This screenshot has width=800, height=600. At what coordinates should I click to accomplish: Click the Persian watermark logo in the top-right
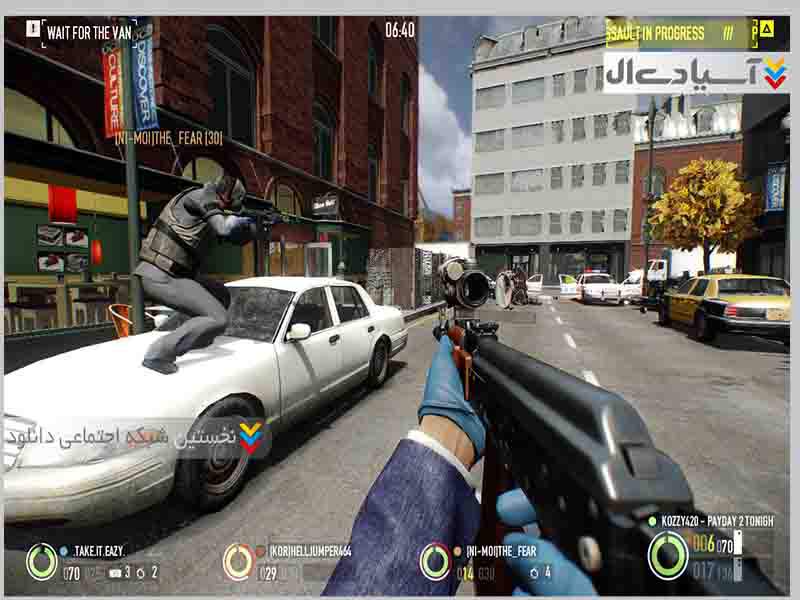695,73
